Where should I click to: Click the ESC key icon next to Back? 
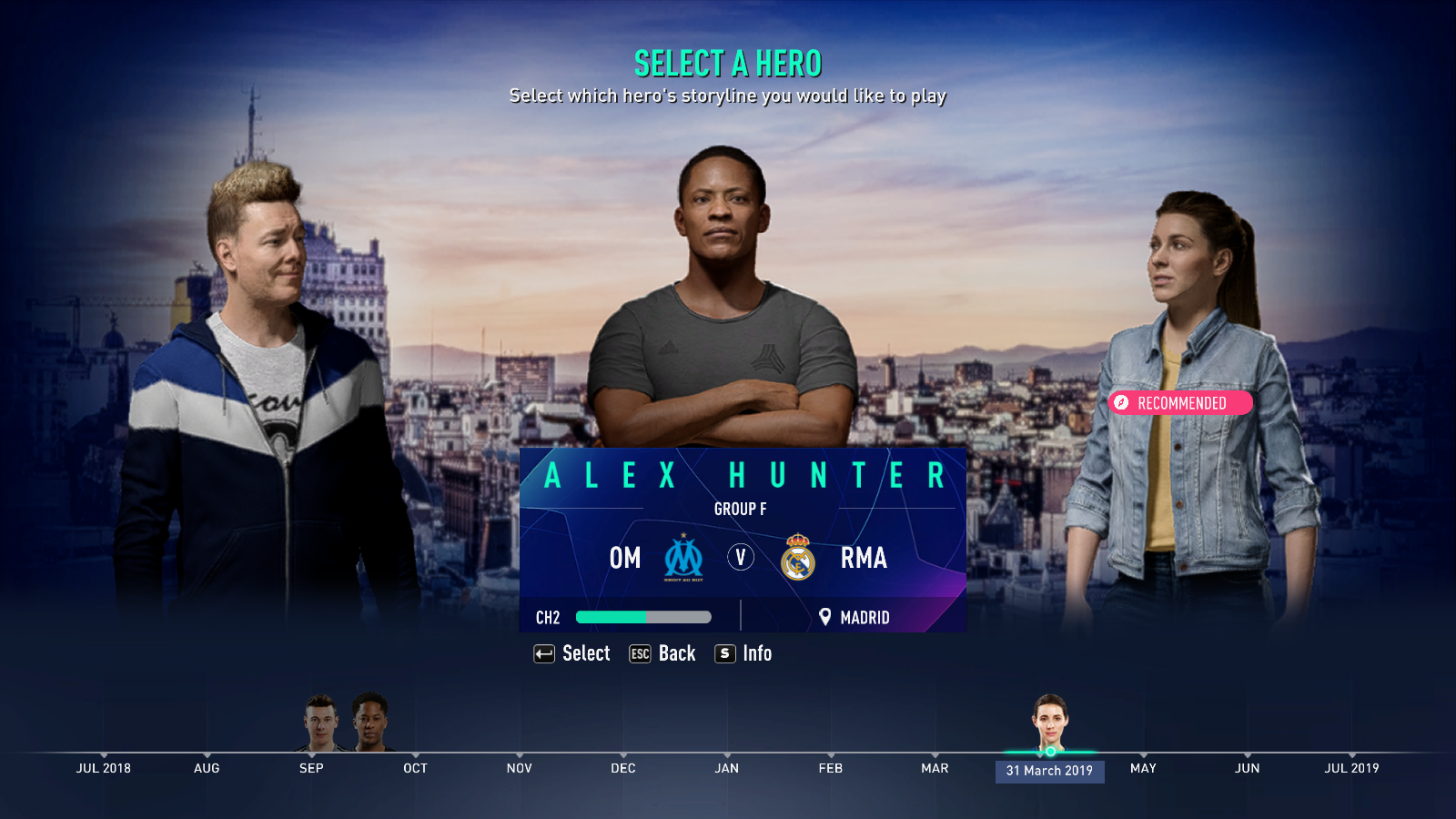tap(640, 653)
